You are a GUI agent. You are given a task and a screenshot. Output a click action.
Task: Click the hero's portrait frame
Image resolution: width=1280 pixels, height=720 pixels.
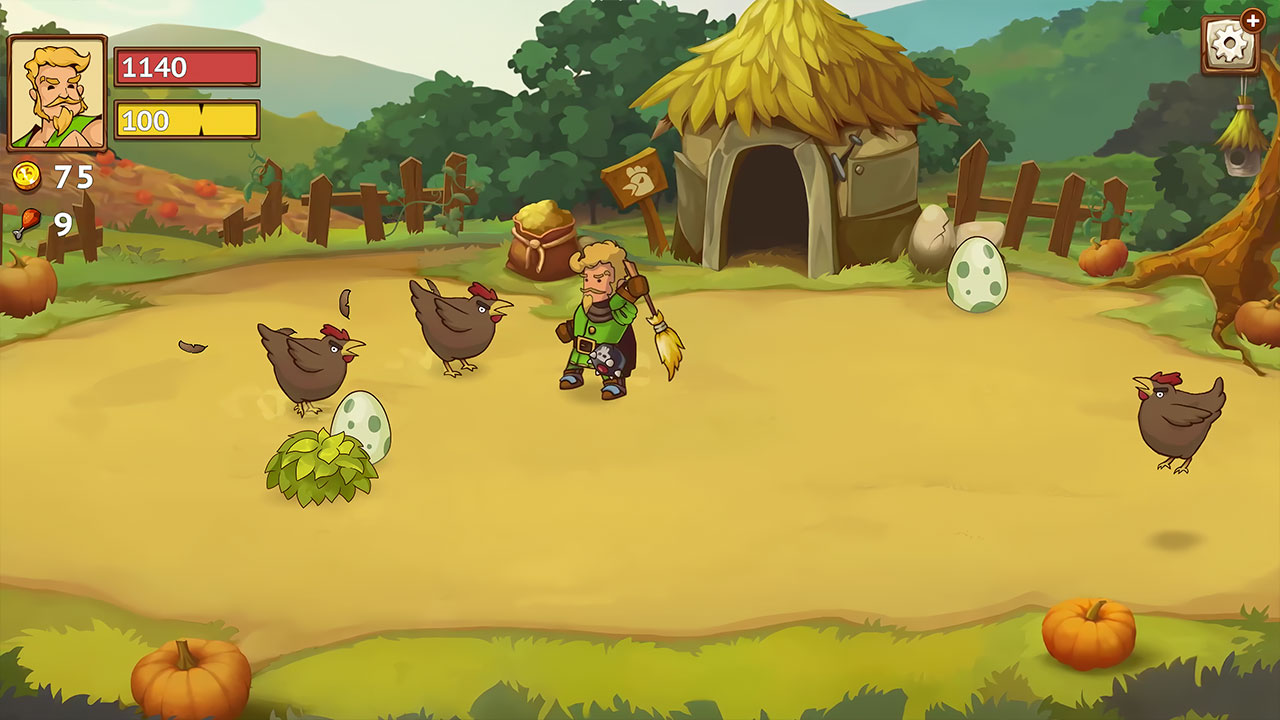pos(58,90)
